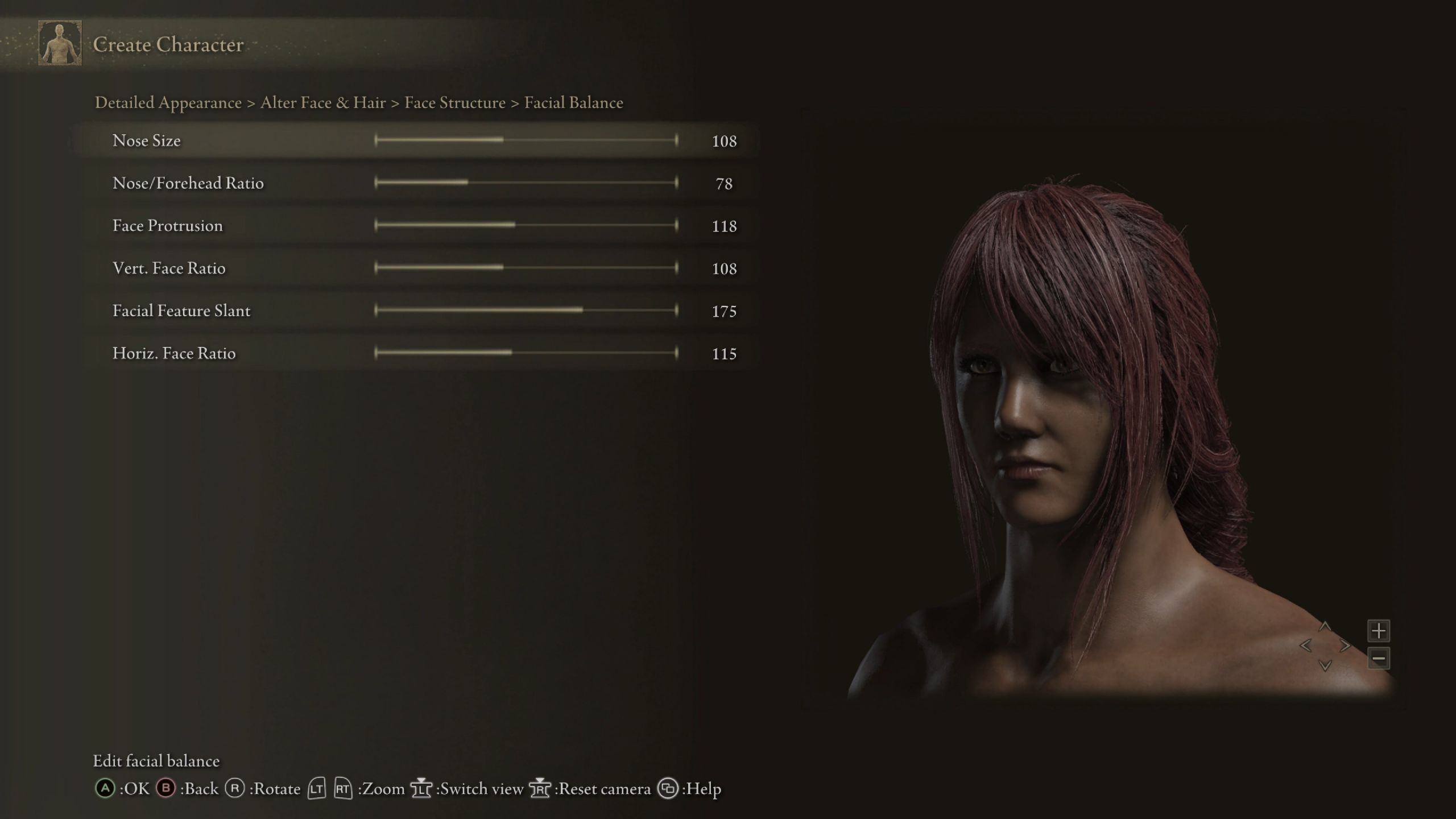Adjust the Nose/Forehead Ratio slider
The width and height of the screenshot is (1456, 819).
click(526, 183)
